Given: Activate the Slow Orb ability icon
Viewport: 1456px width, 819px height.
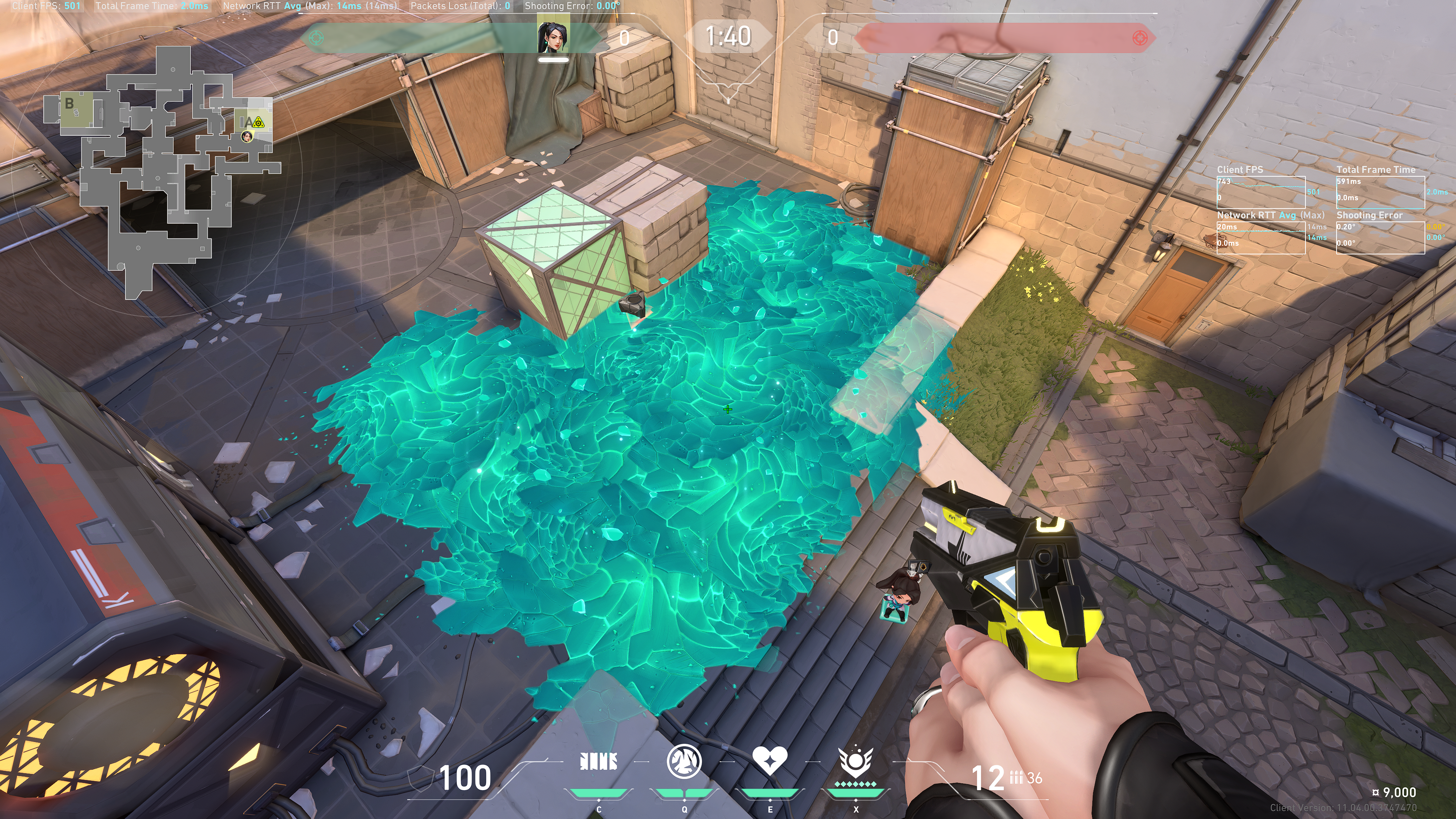Looking at the screenshot, I should click(684, 761).
